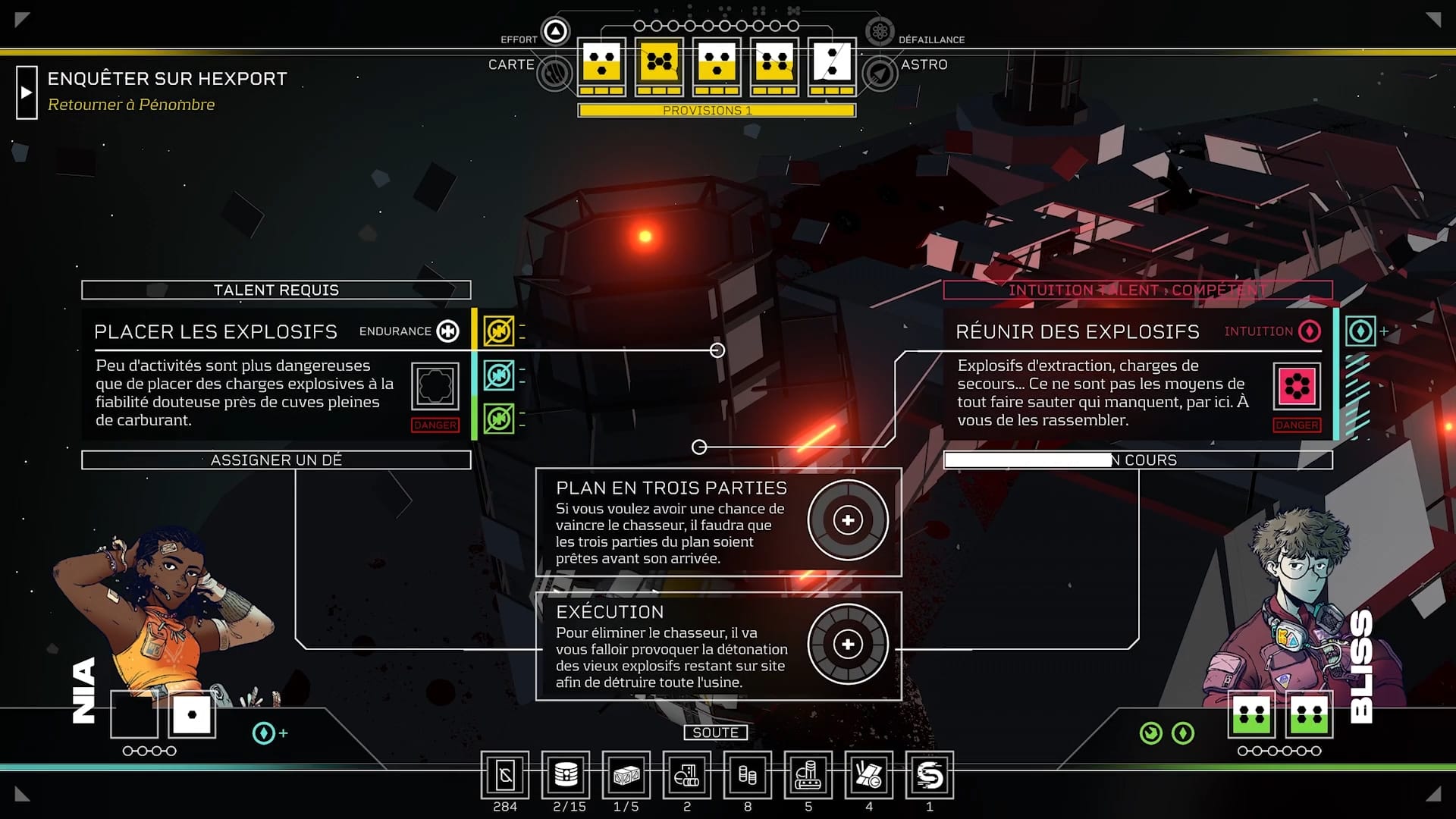Select the Placer les explosifs action
Image resolution: width=1456 pixels, height=819 pixels.
(215, 331)
